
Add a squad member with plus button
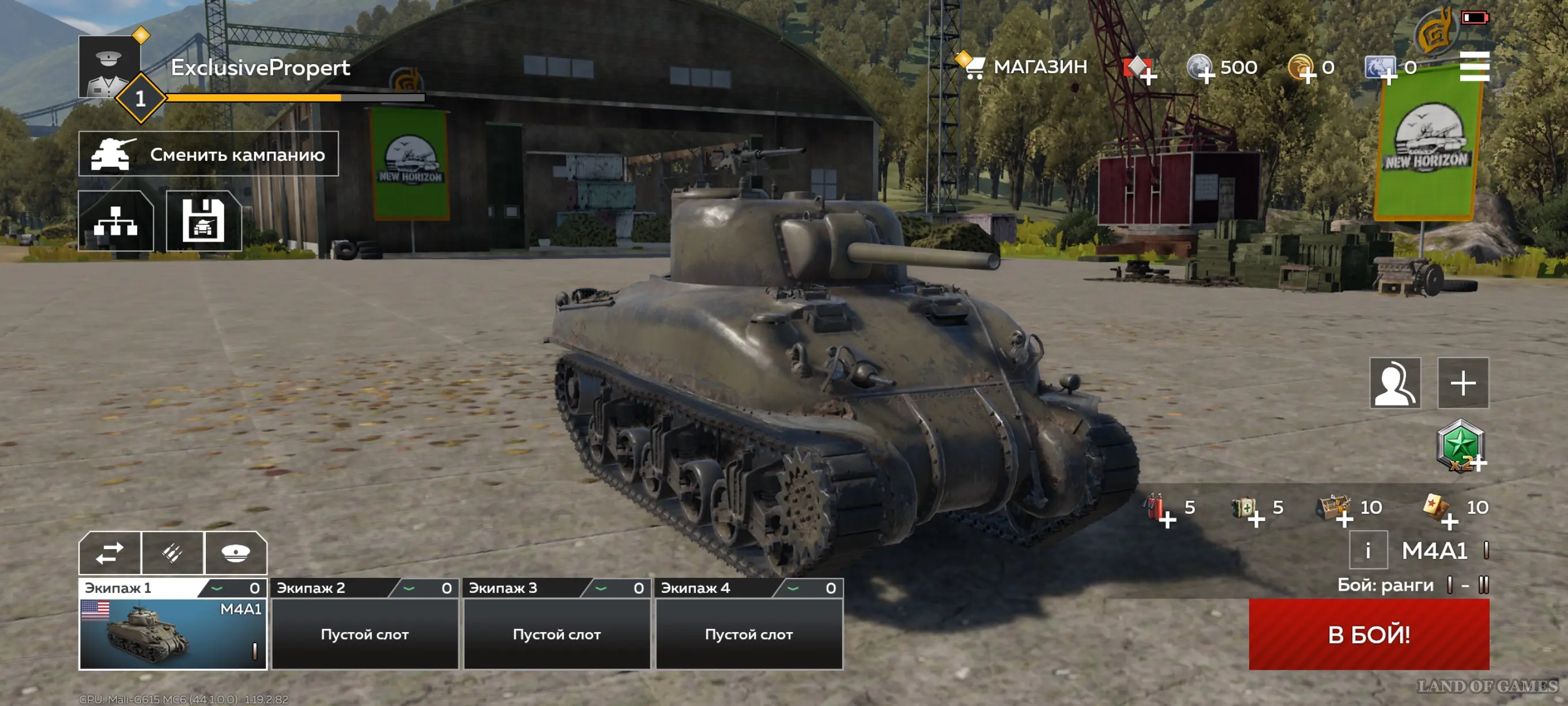click(1463, 383)
